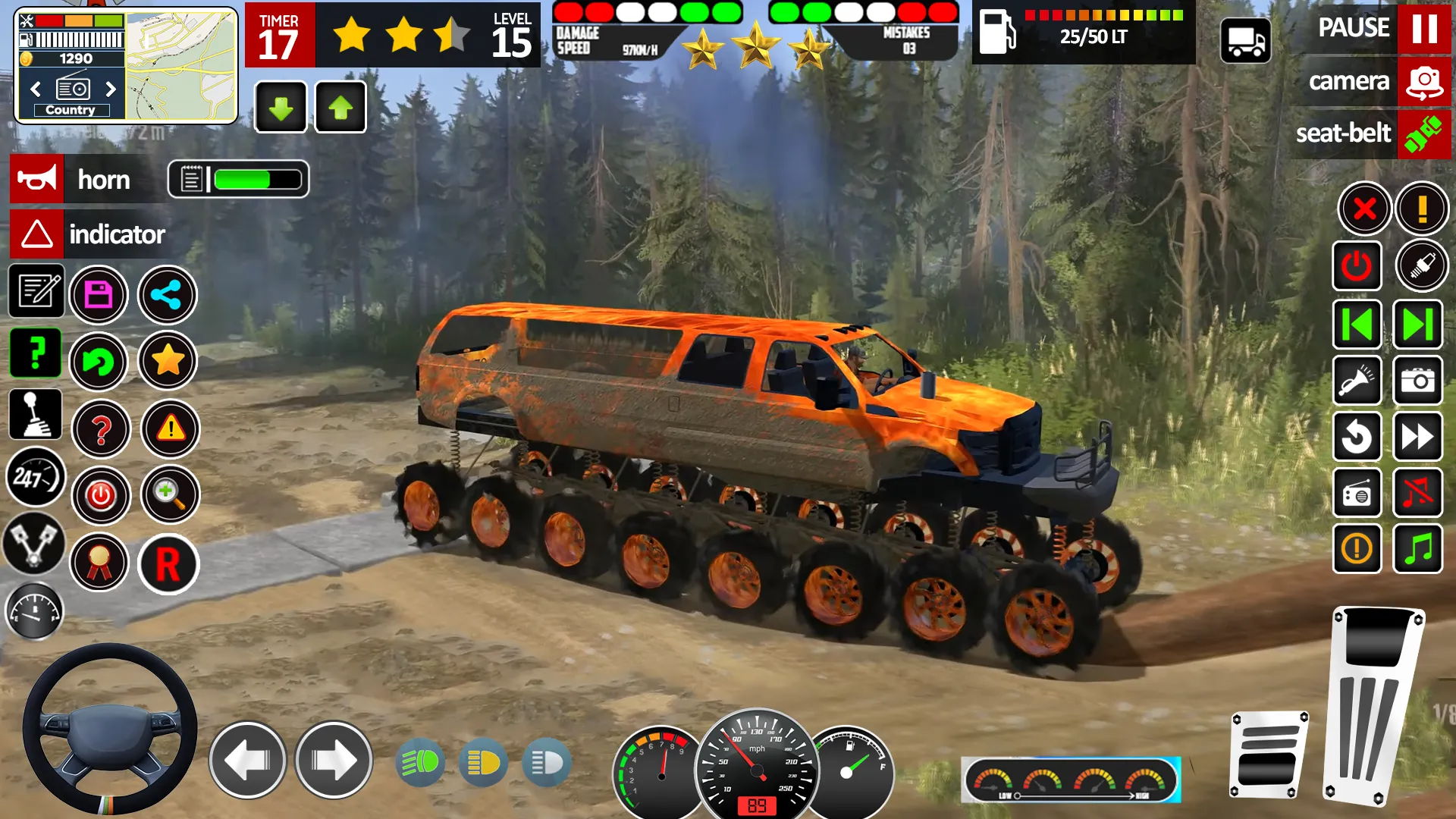Select the truck vehicle icon

[x=1245, y=41]
